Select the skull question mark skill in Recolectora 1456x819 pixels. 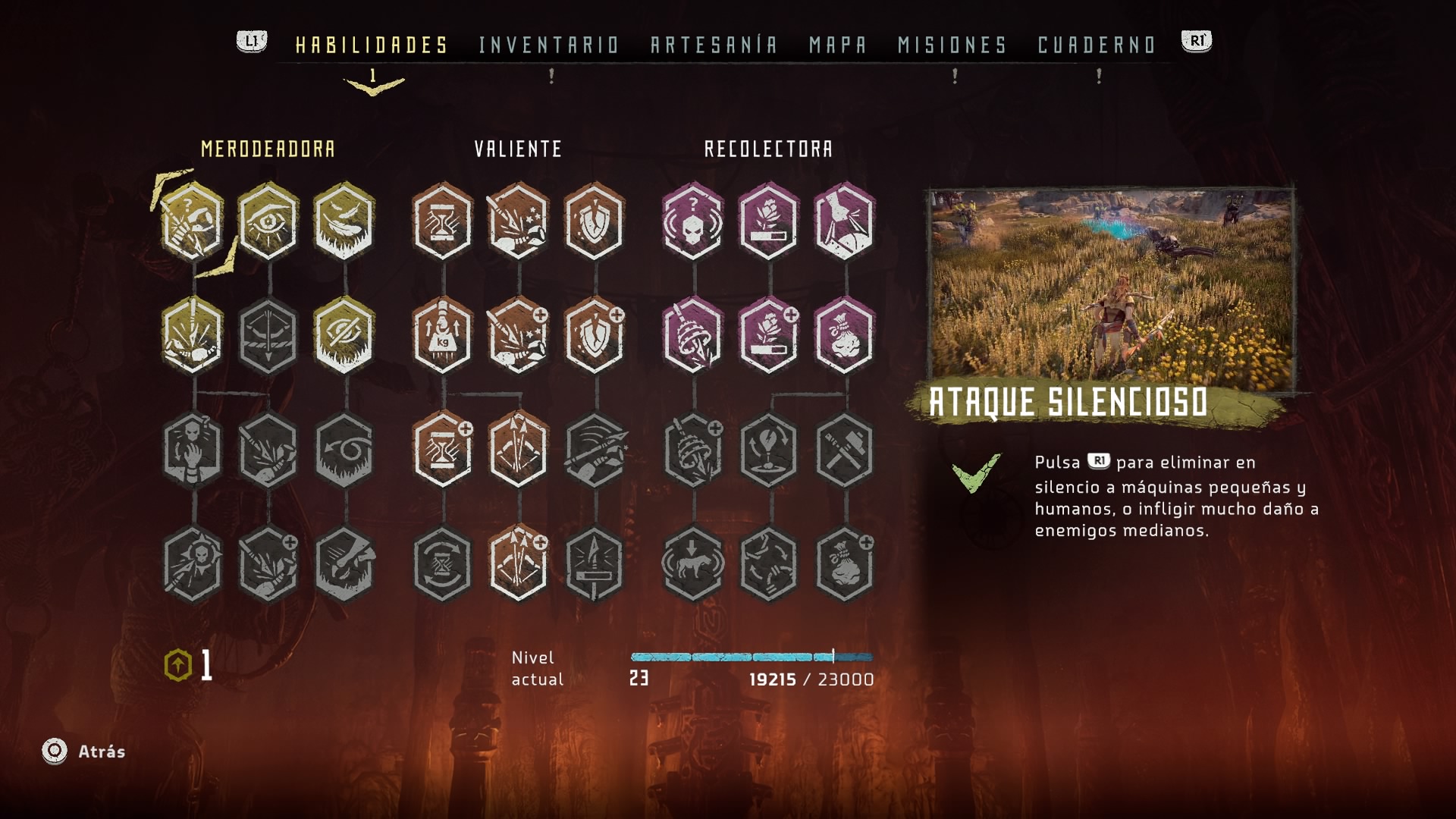[693, 221]
